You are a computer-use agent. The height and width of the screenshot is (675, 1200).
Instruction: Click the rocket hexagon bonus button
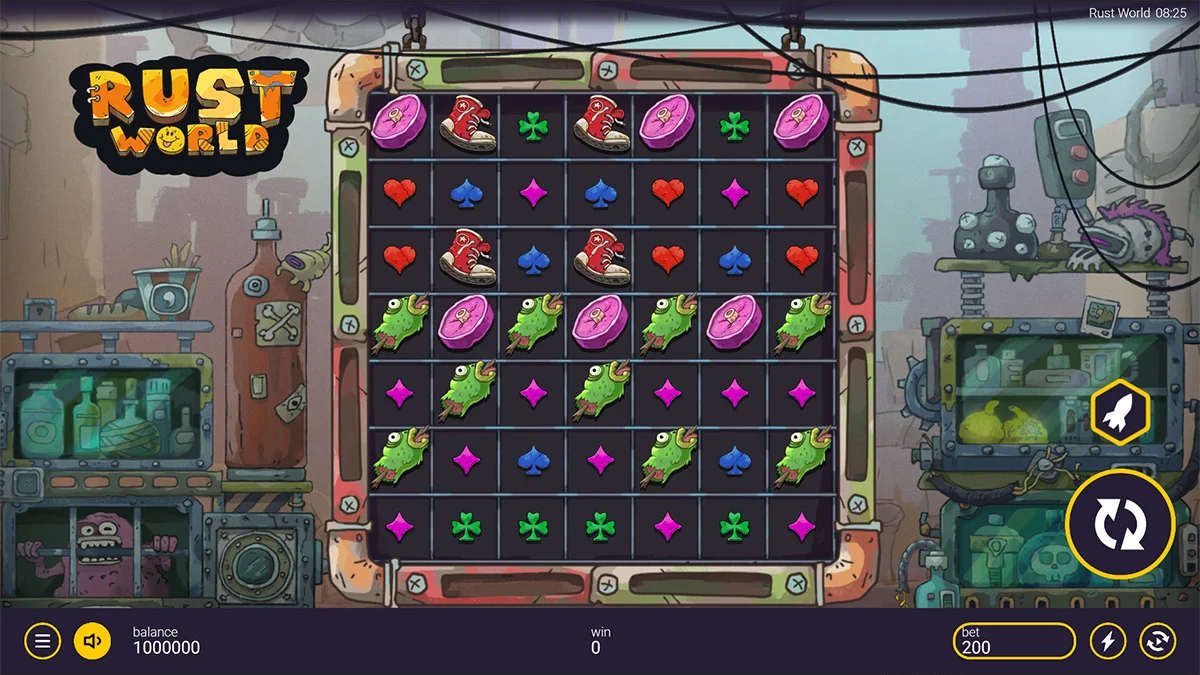coord(1120,412)
